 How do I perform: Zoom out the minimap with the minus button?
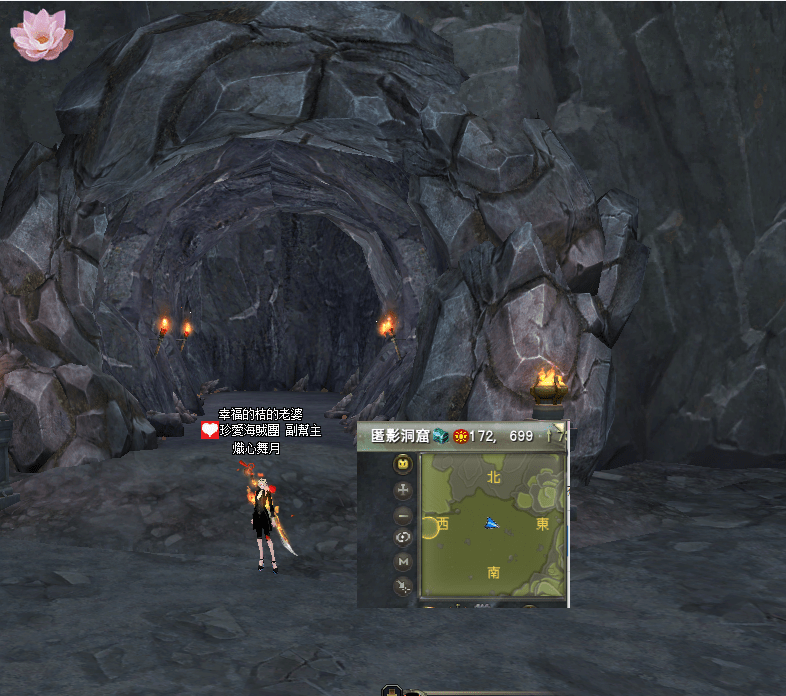tap(403, 515)
